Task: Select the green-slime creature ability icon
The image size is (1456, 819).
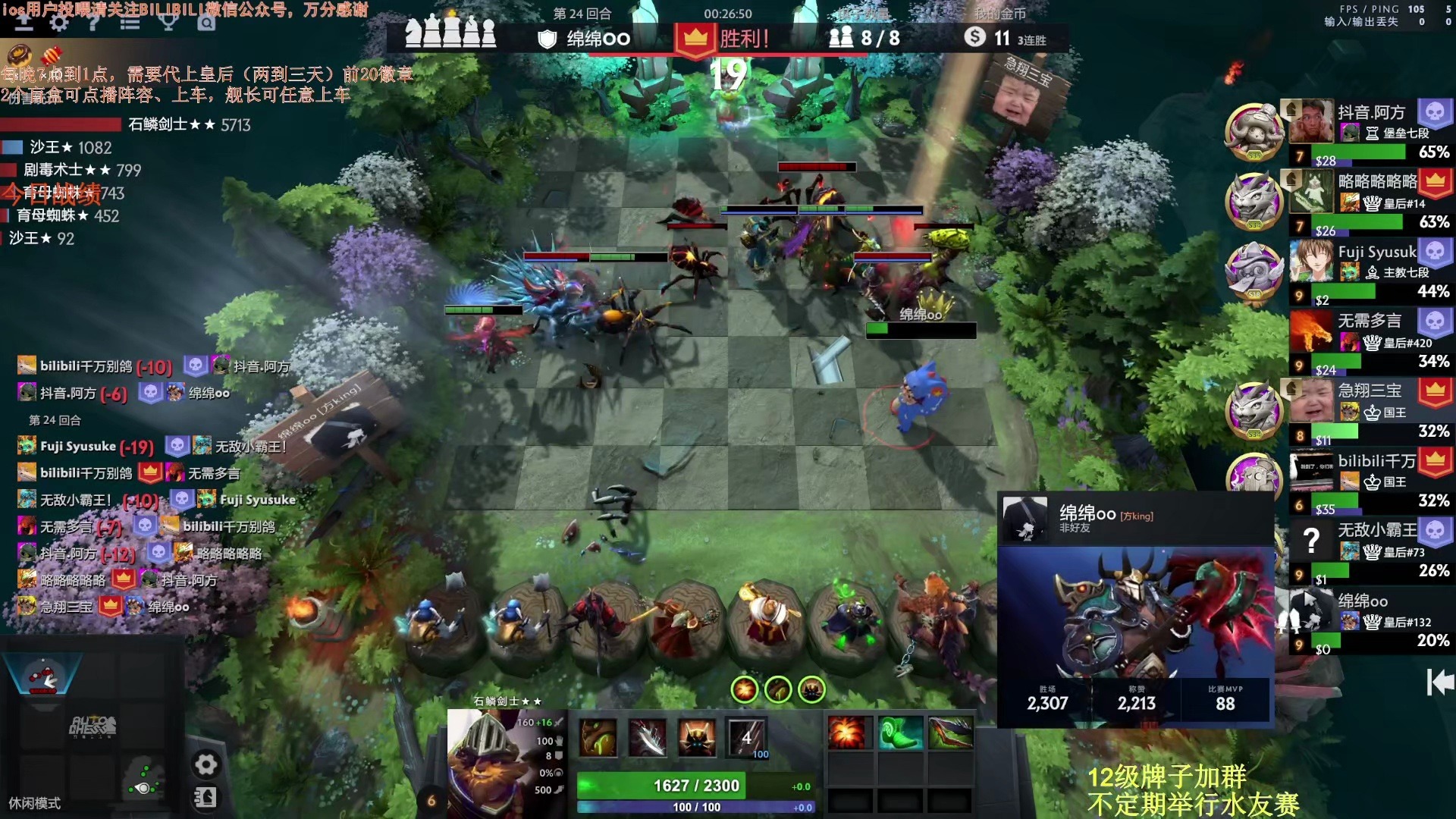Action: (x=598, y=737)
